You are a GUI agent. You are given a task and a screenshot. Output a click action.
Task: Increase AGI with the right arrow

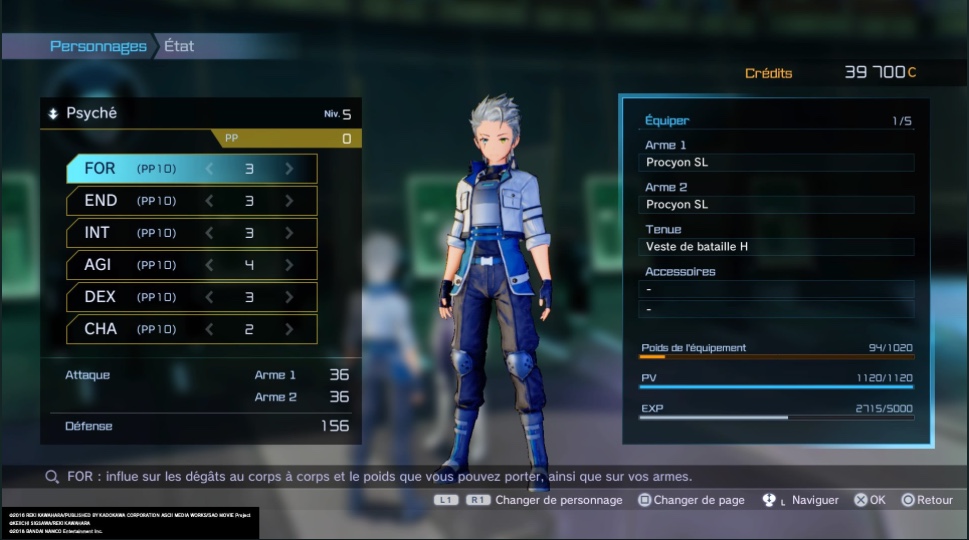(x=289, y=265)
